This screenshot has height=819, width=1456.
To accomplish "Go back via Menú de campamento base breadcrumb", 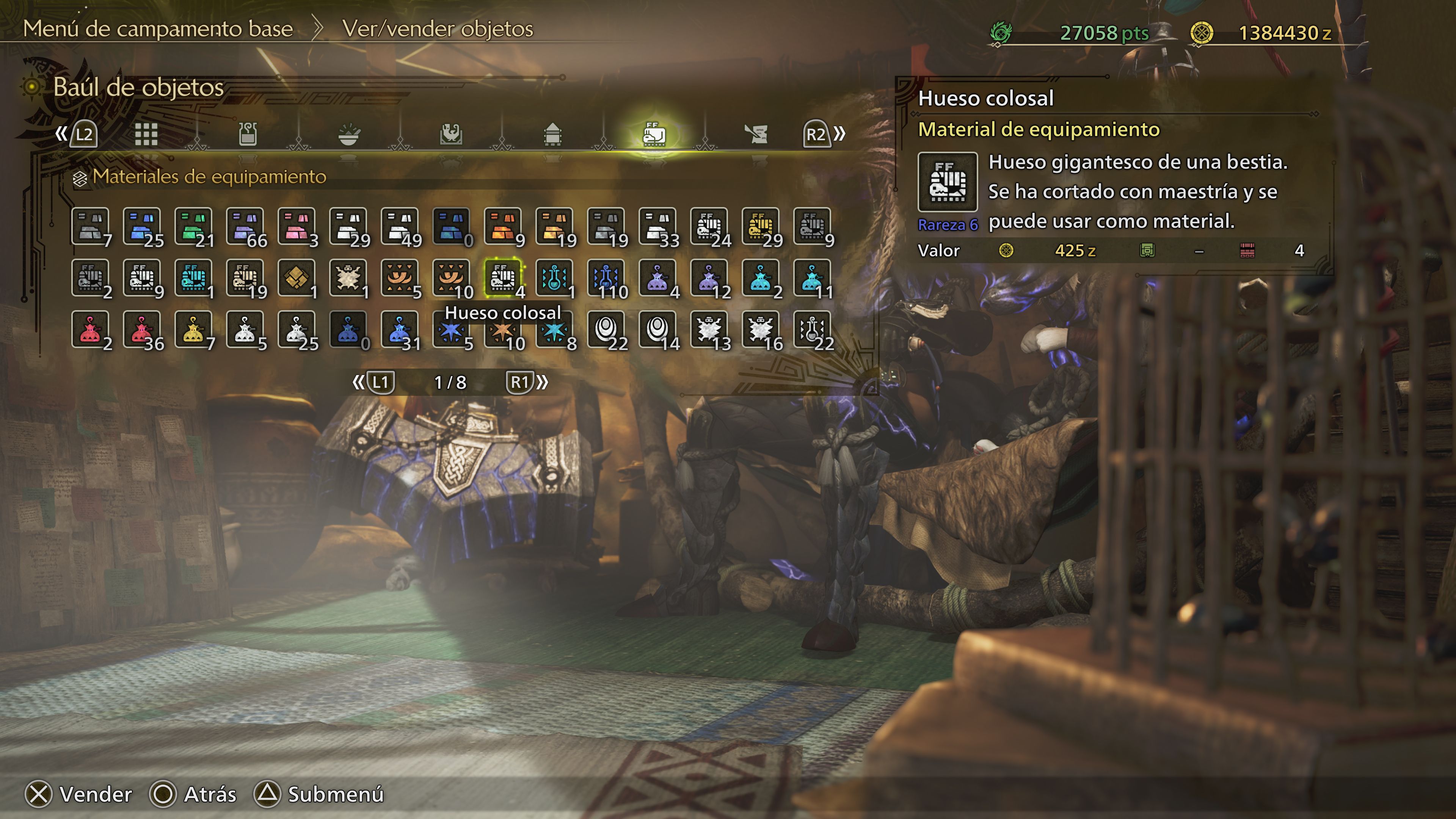I will click(x=158, y=29).
